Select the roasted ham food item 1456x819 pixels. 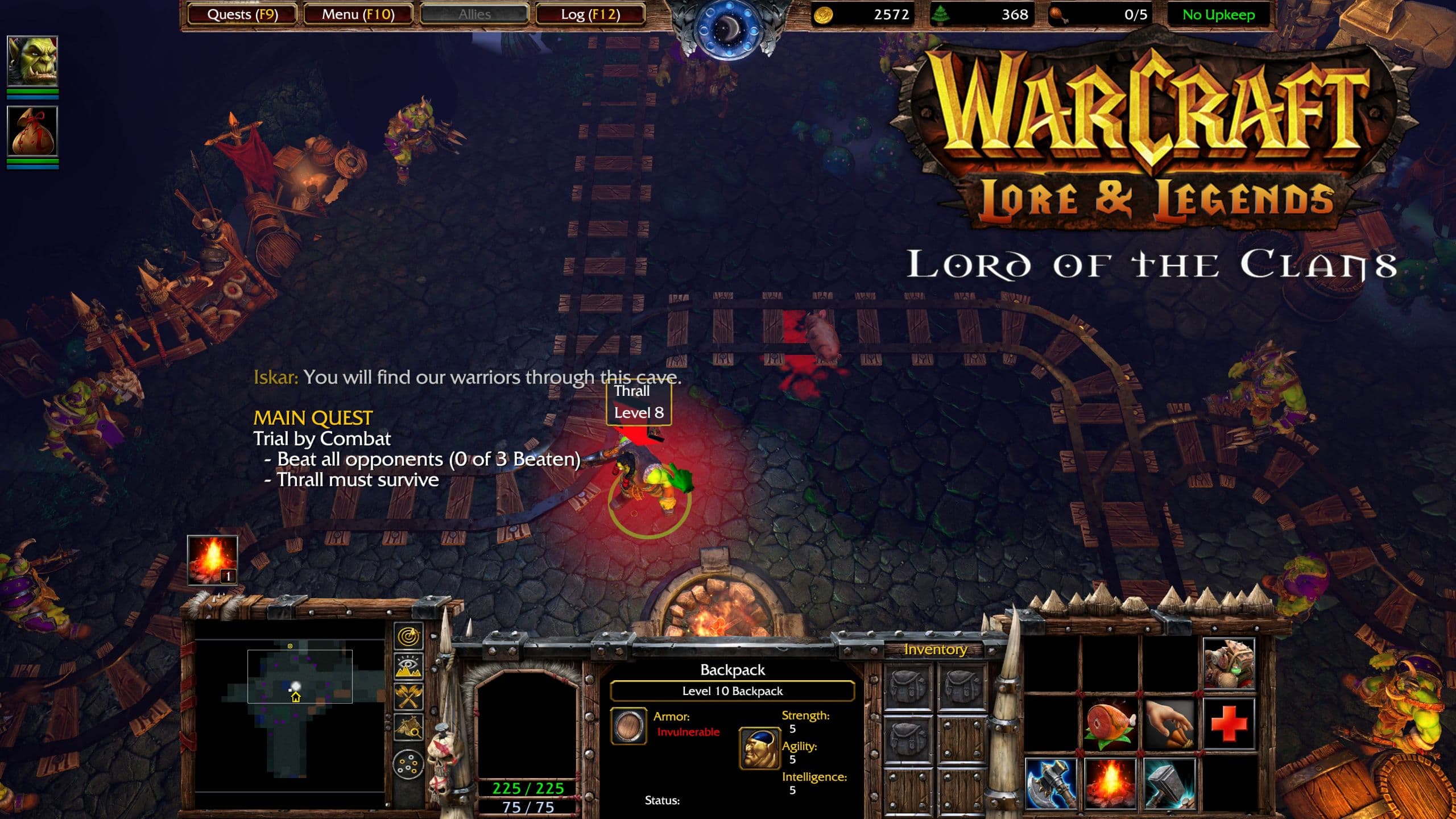1109,725
